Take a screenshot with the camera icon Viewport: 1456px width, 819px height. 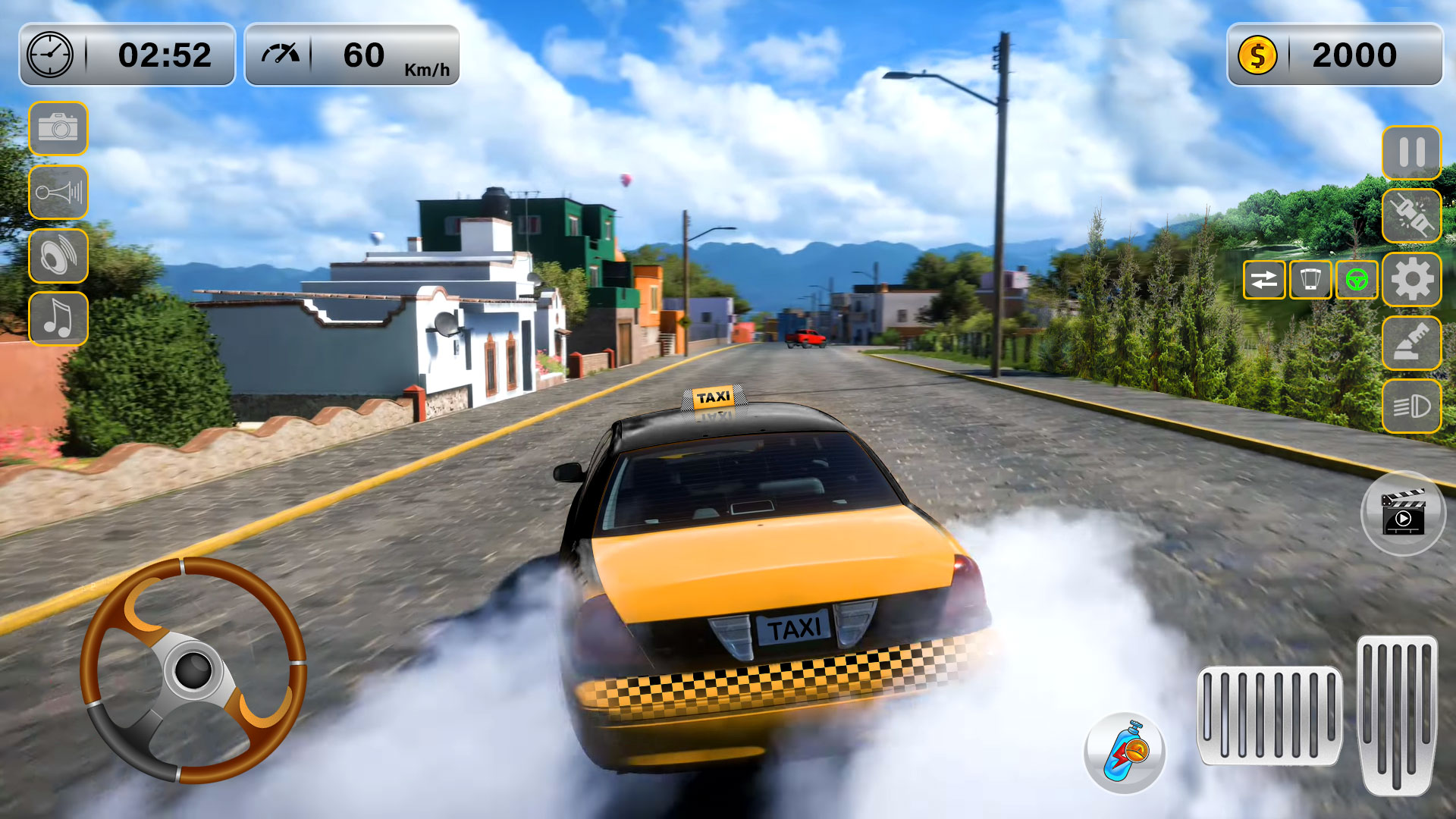tap(58, 129)
